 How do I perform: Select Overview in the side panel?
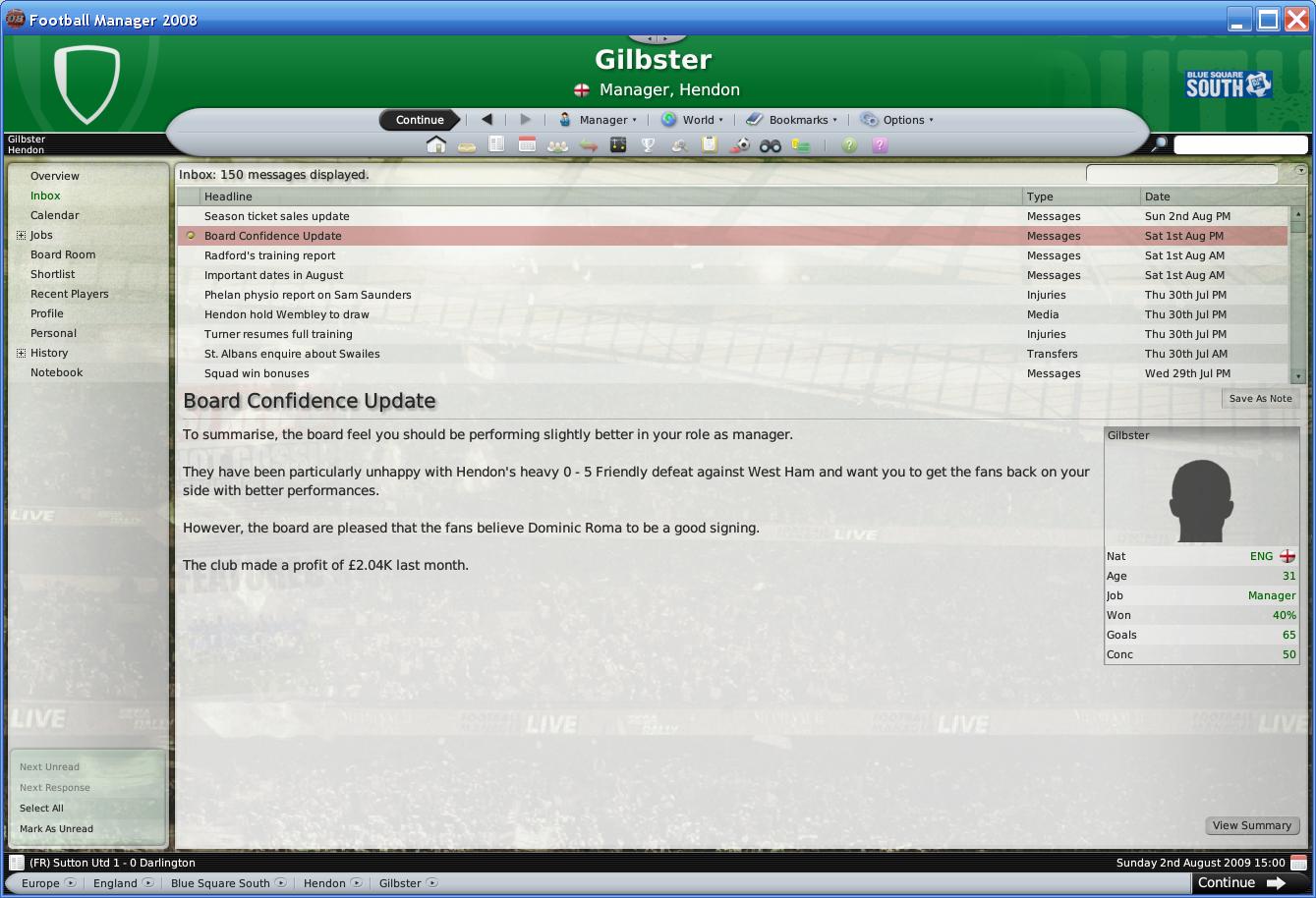pos(55,176)
